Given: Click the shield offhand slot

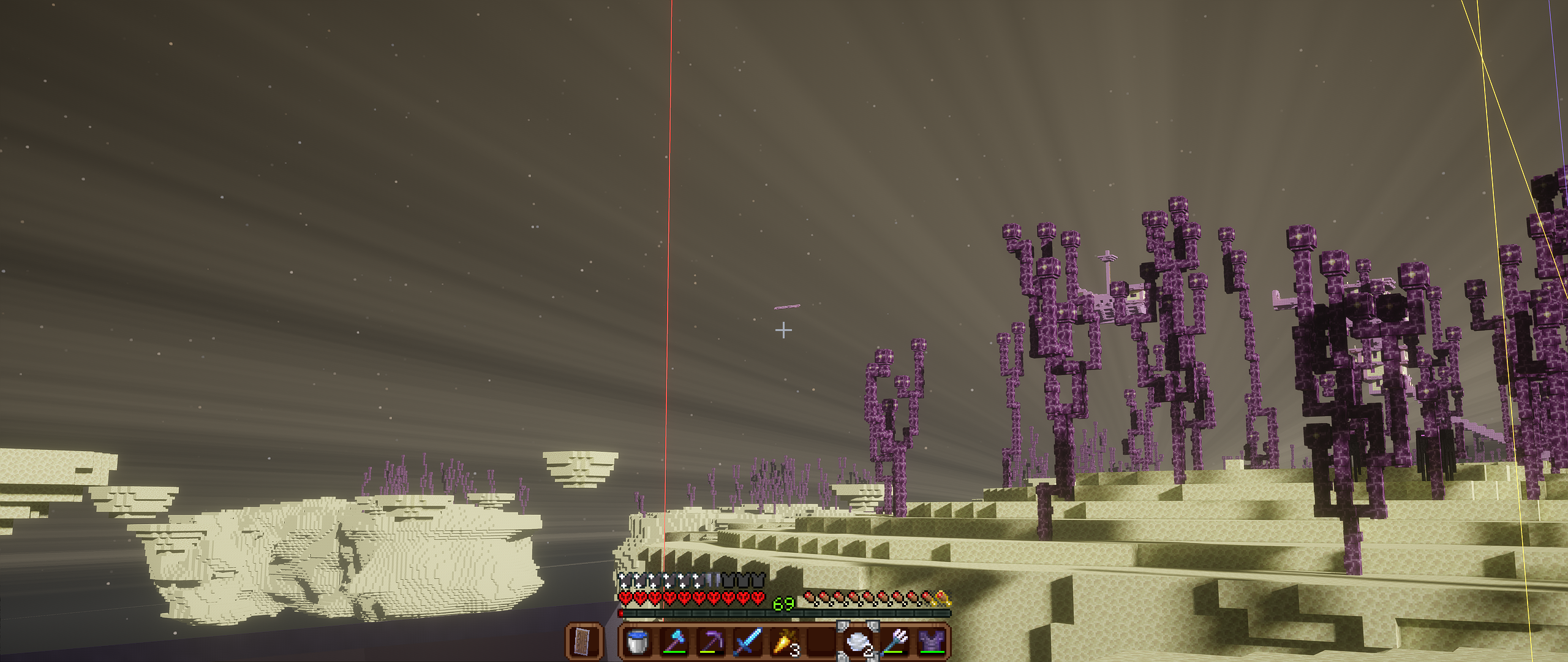Looking at the screenshot, I should 584,642.
